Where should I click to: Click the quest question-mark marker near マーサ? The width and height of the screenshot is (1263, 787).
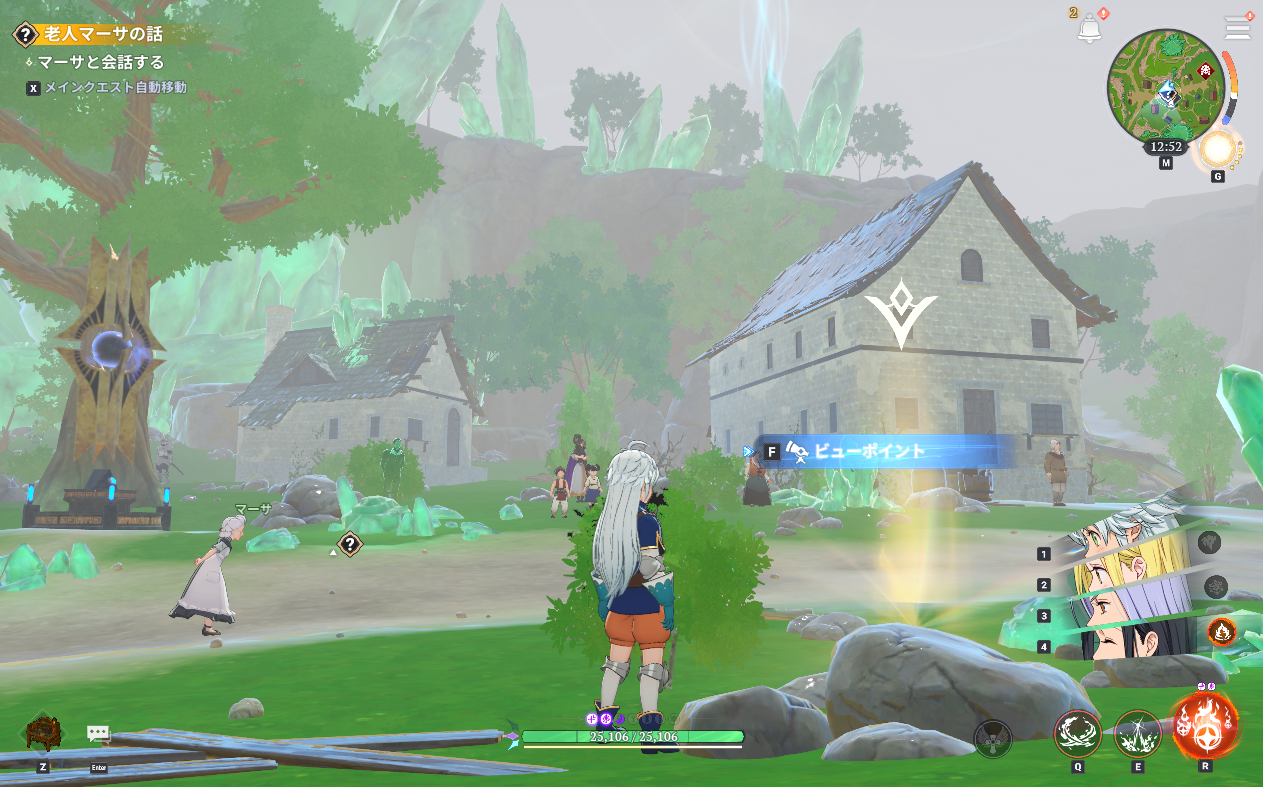[349, 544]
